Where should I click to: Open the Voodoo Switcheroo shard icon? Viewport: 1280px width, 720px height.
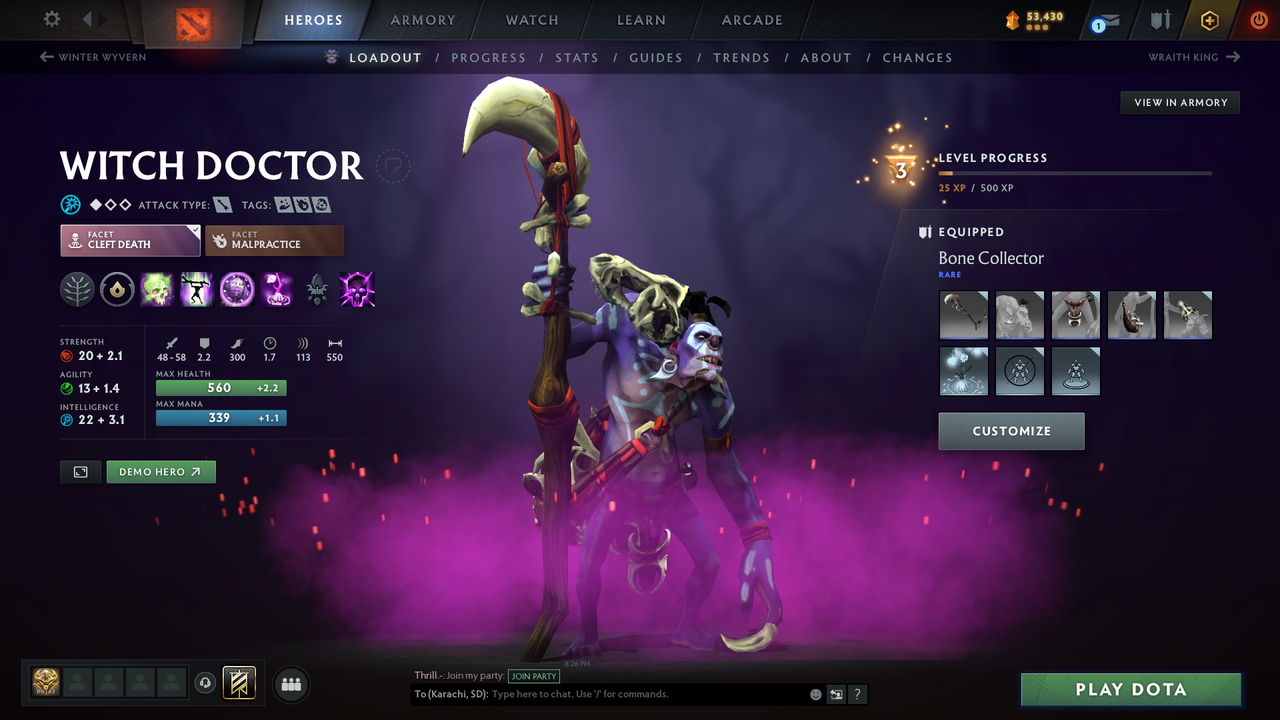(317, 290)
